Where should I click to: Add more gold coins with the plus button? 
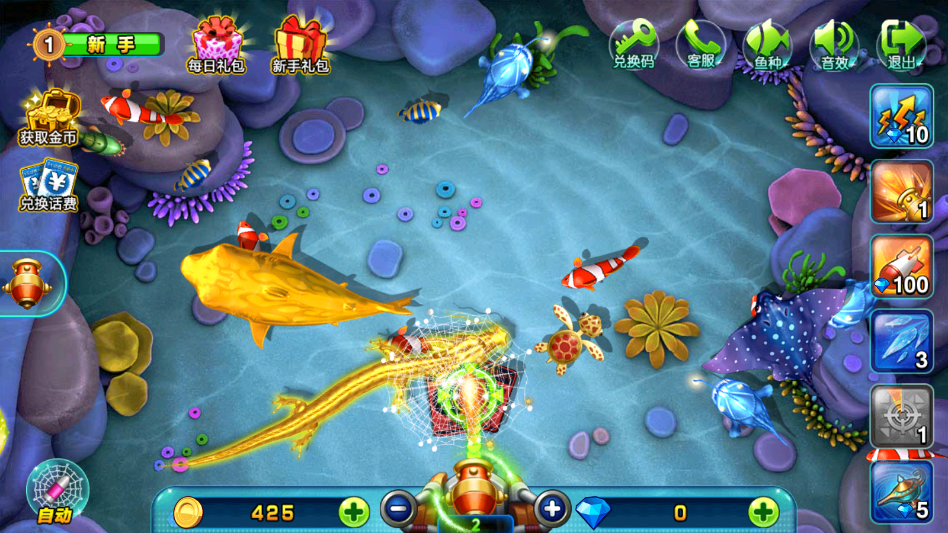[x=354, y=512]
